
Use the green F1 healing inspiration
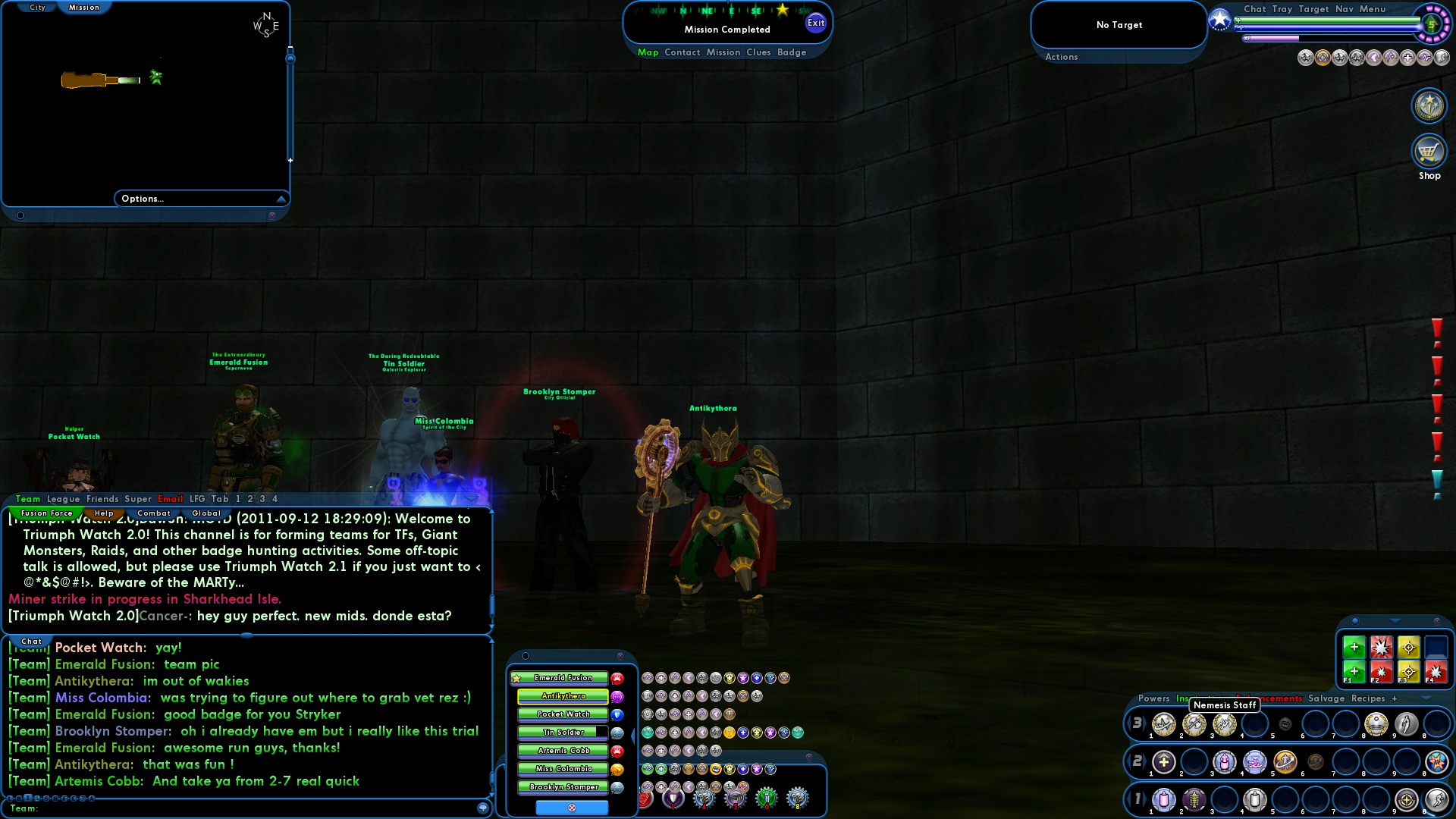pos(1354,671)
